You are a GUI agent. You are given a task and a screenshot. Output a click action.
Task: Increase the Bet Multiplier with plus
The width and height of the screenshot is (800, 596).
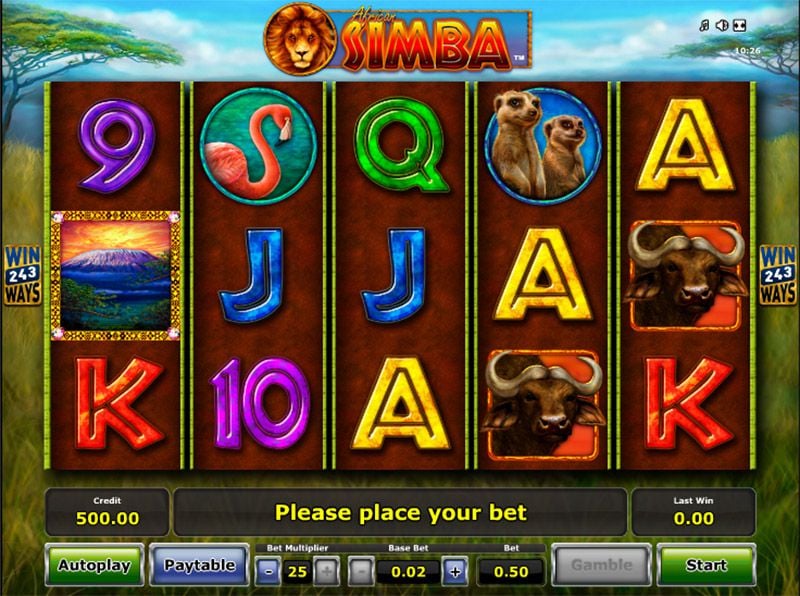click(x=326, y=572)
